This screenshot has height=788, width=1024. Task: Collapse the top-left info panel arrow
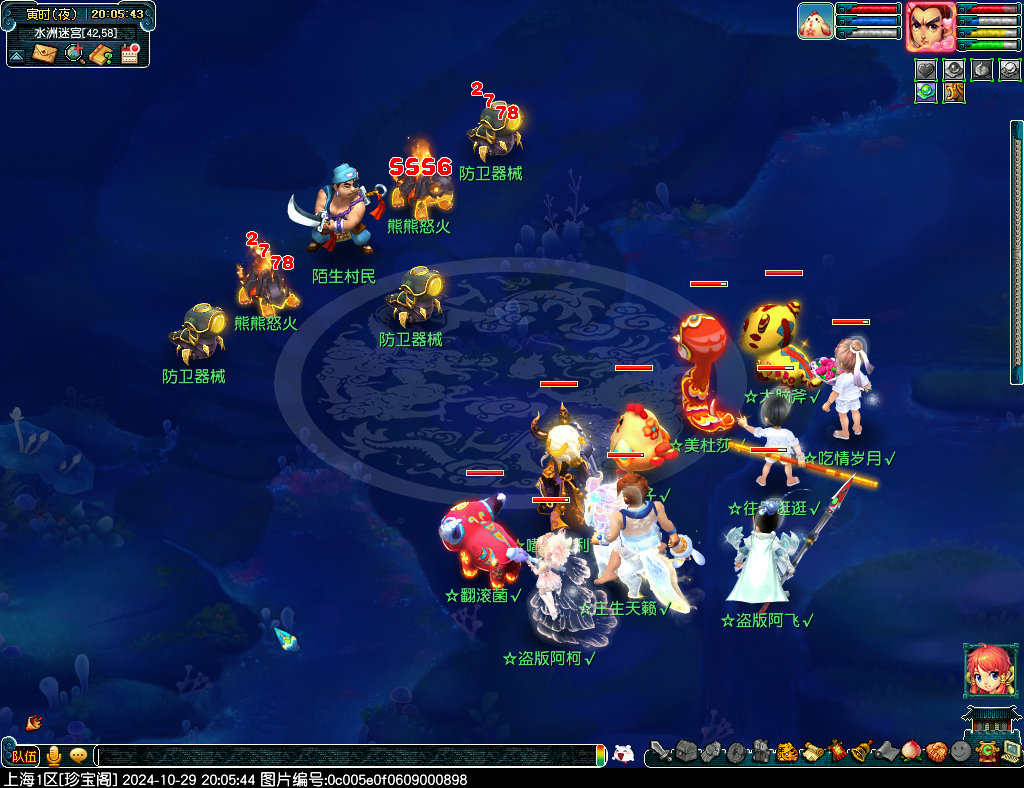point(17,55)
